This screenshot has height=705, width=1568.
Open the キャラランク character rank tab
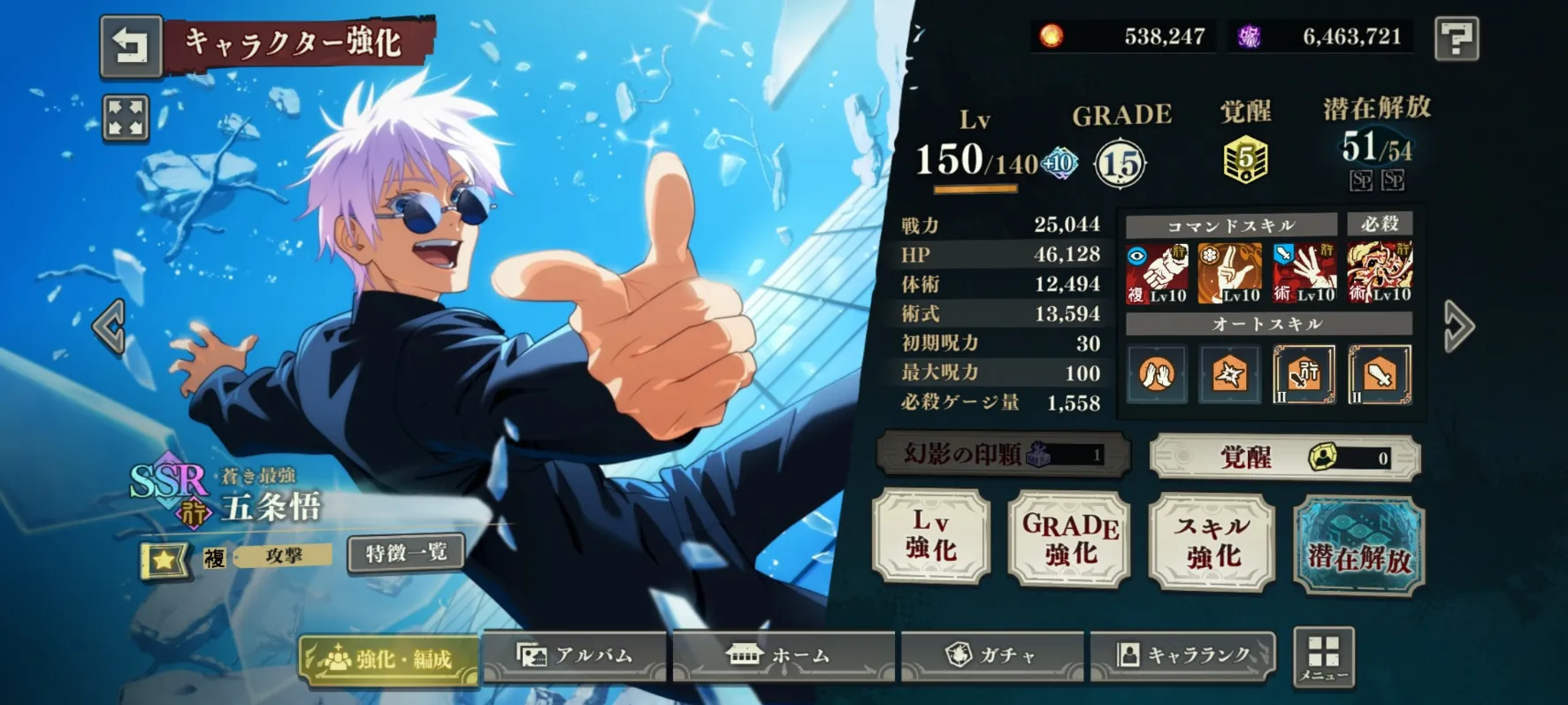point(1182,656)
